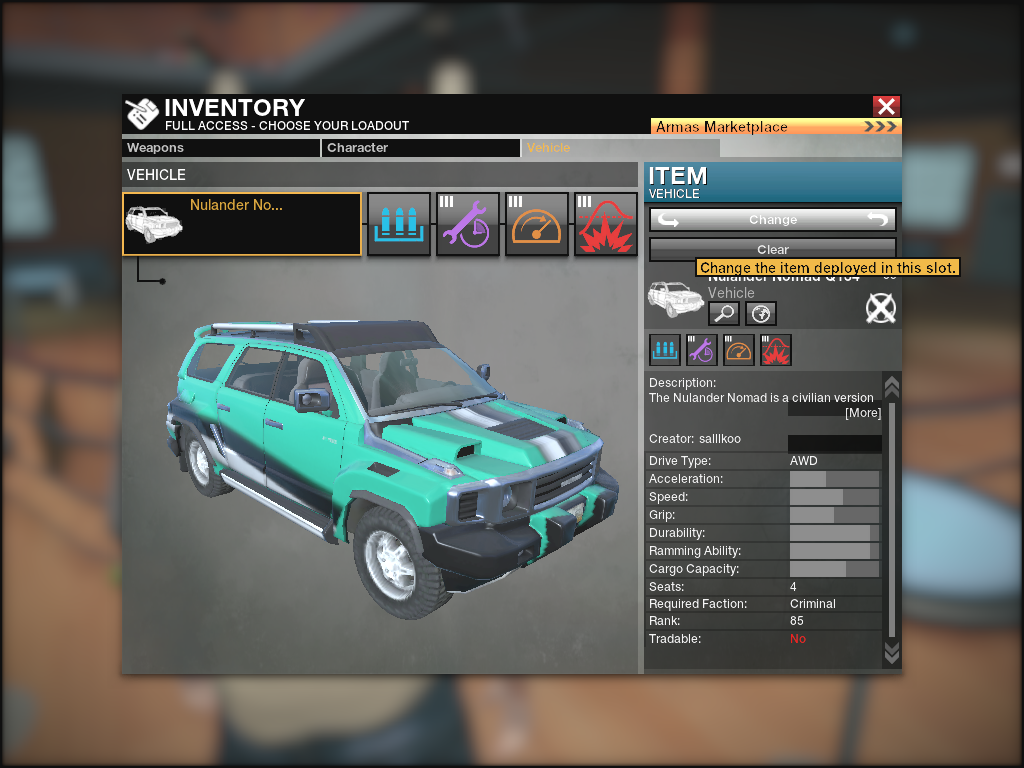Expand description with the [More] link
Image resolution: width=1024 pixels, height=768 pixels.
pos(863,413)
